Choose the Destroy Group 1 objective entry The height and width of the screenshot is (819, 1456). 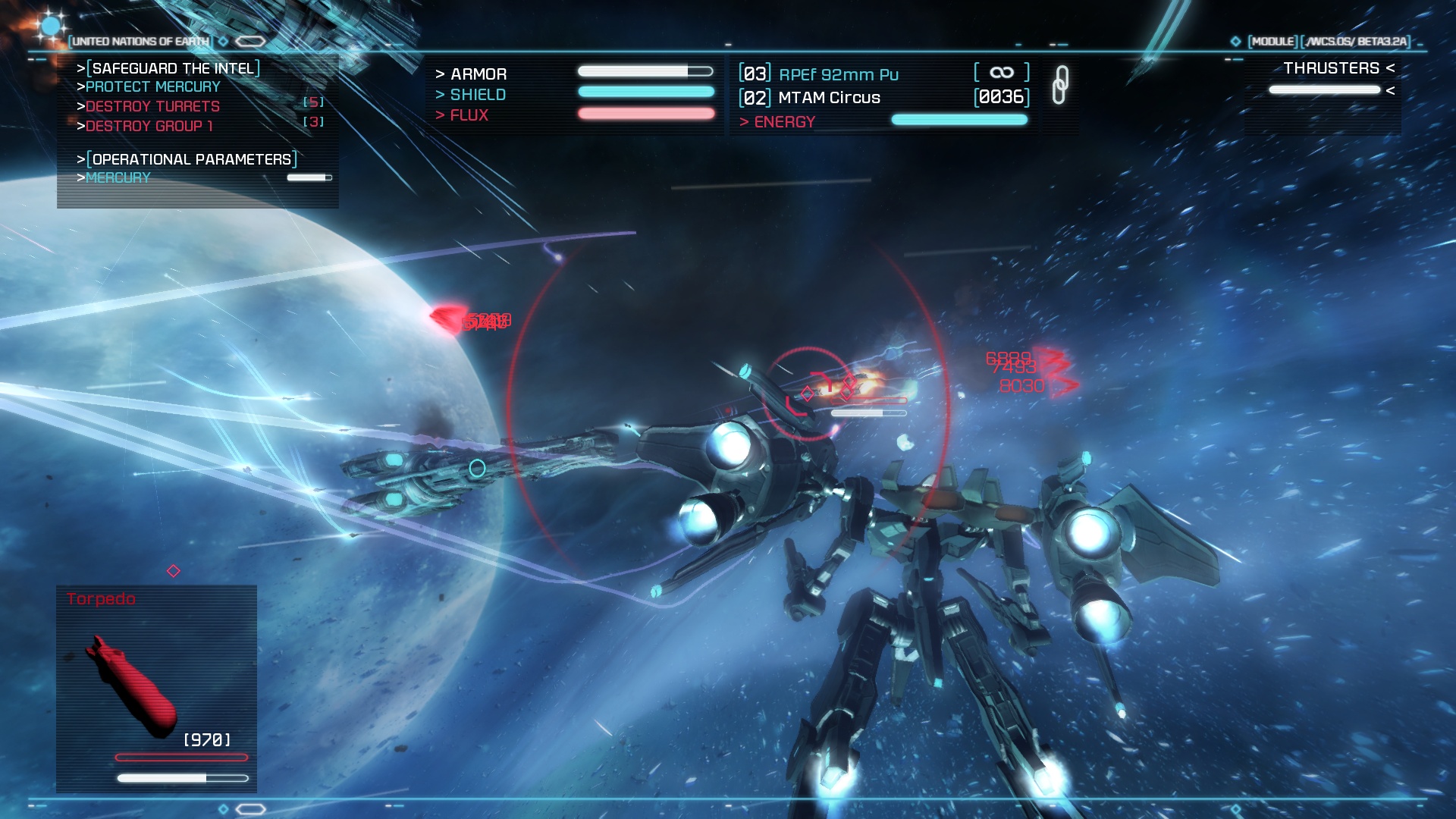[x=149, y=126]
